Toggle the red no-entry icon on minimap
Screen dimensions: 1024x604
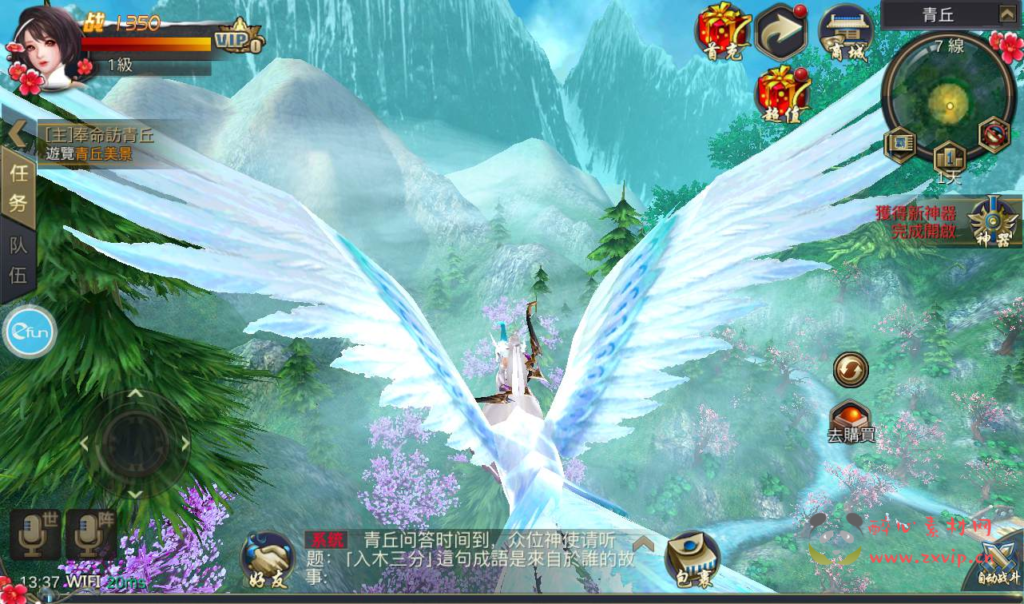tap(993, 134)
